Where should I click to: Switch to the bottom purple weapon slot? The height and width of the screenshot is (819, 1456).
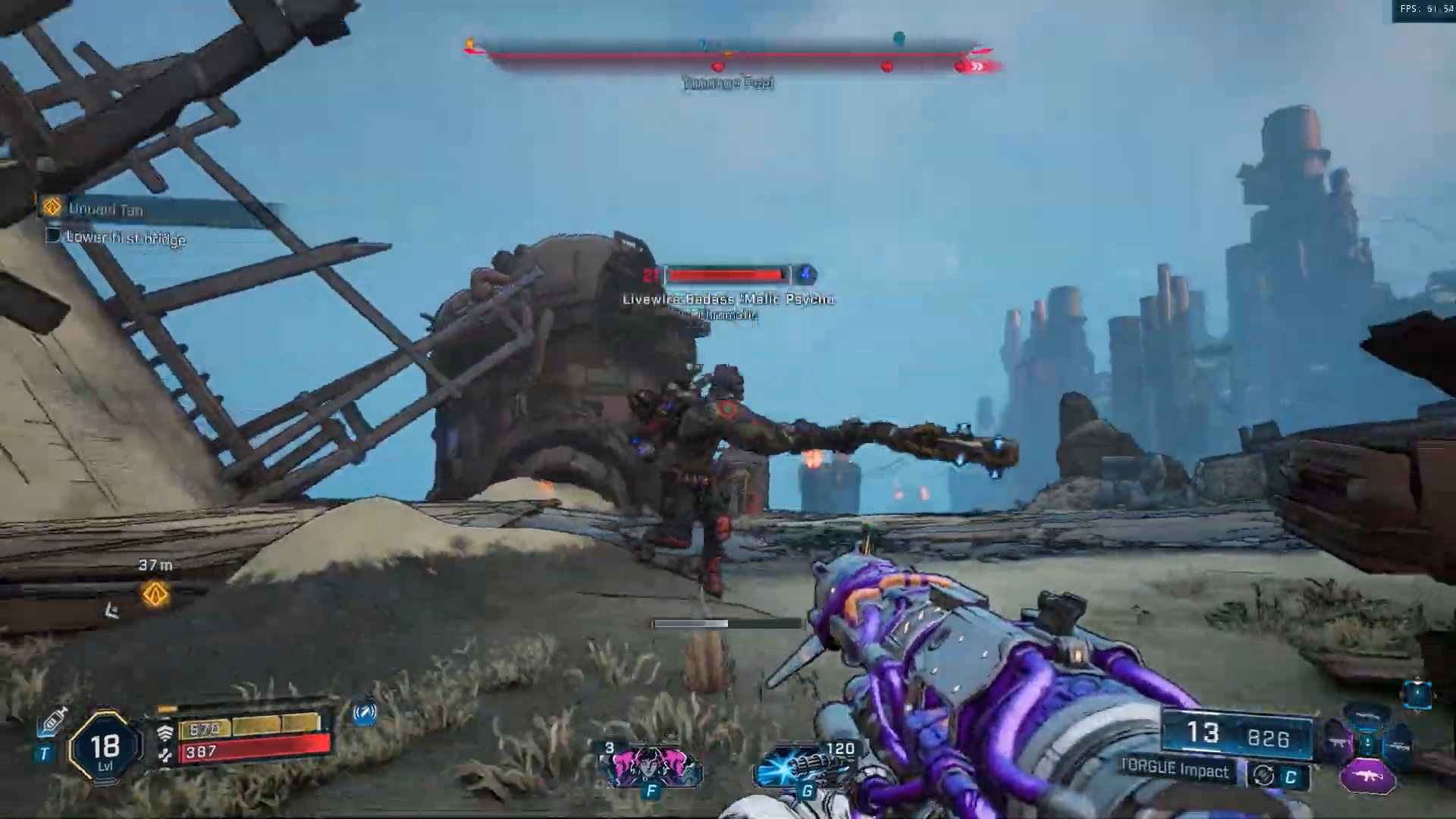(1367, 776)
